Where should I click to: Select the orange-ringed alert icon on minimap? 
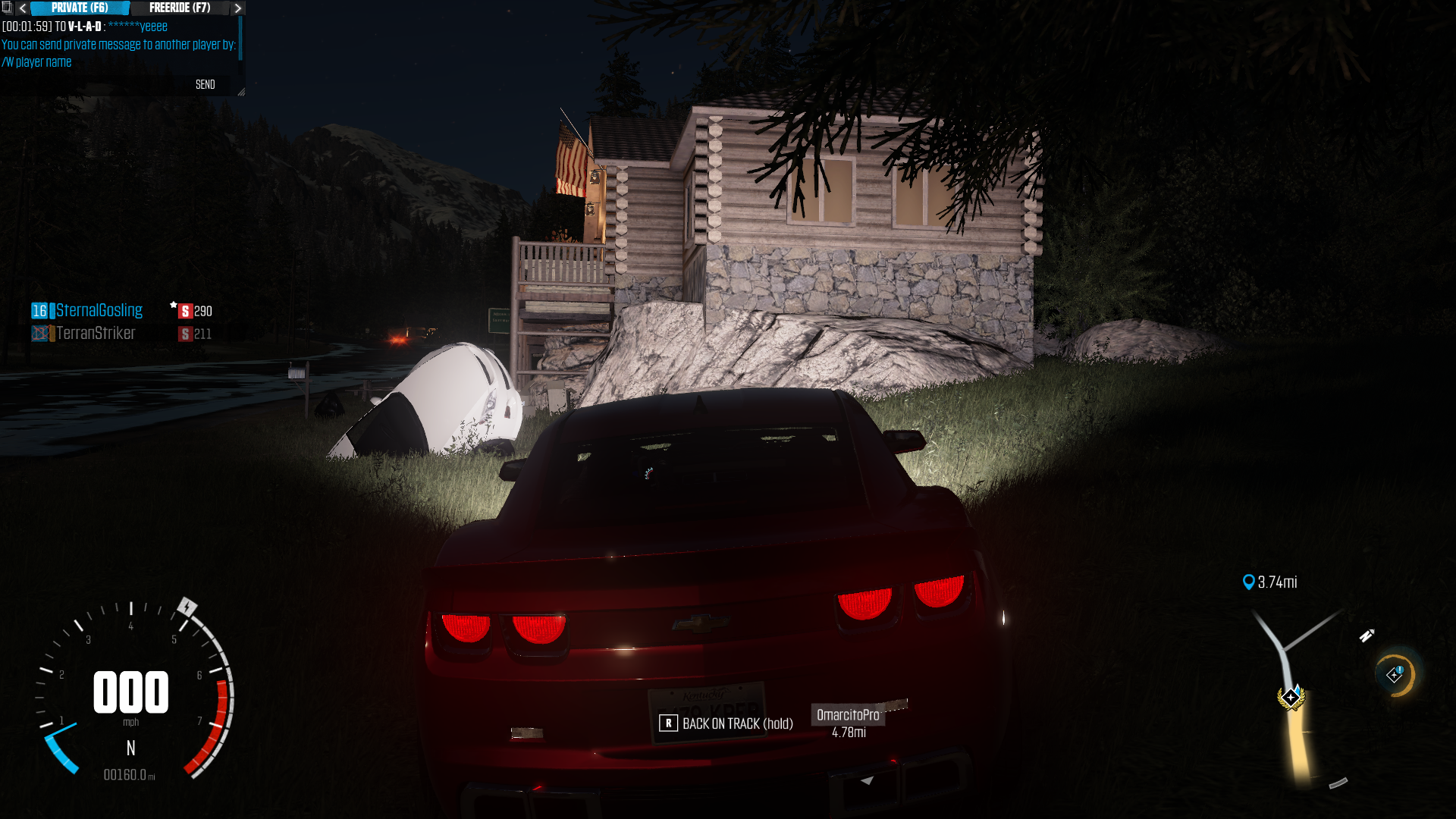click(1395, 674)
